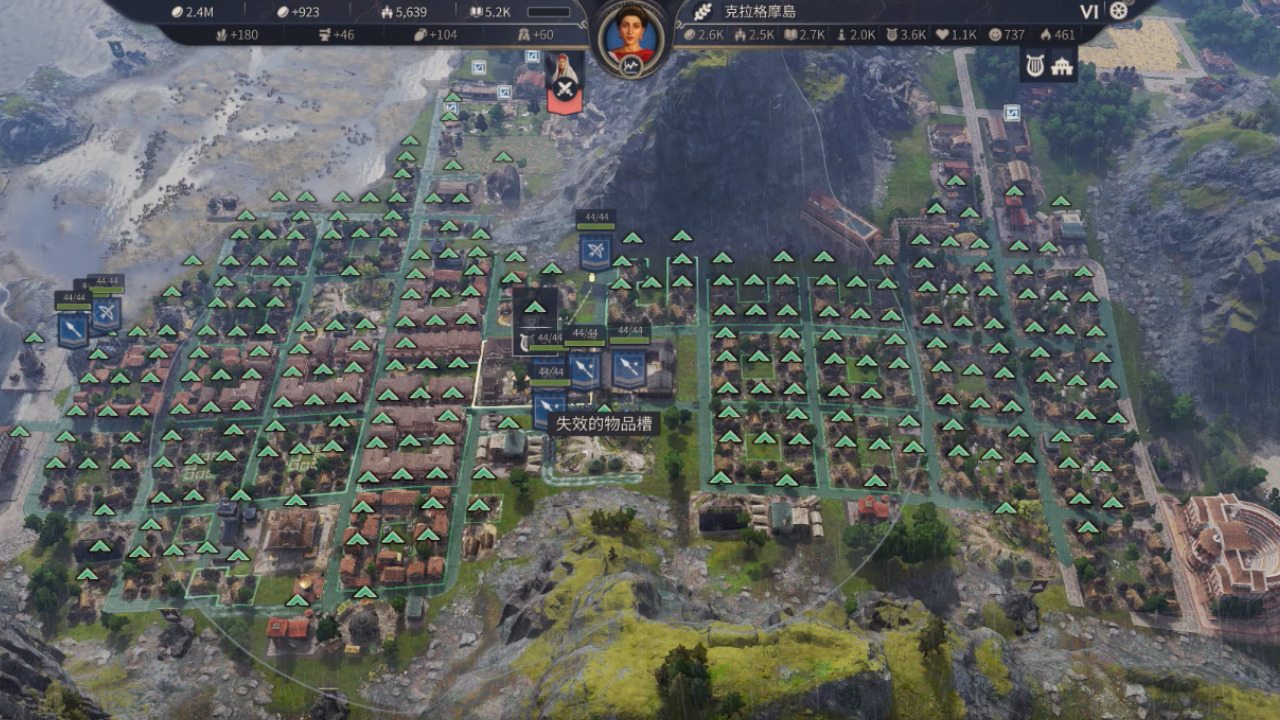Select the archer squad banner at the mountain's foot
The image size is (1280, 720).
595,250
